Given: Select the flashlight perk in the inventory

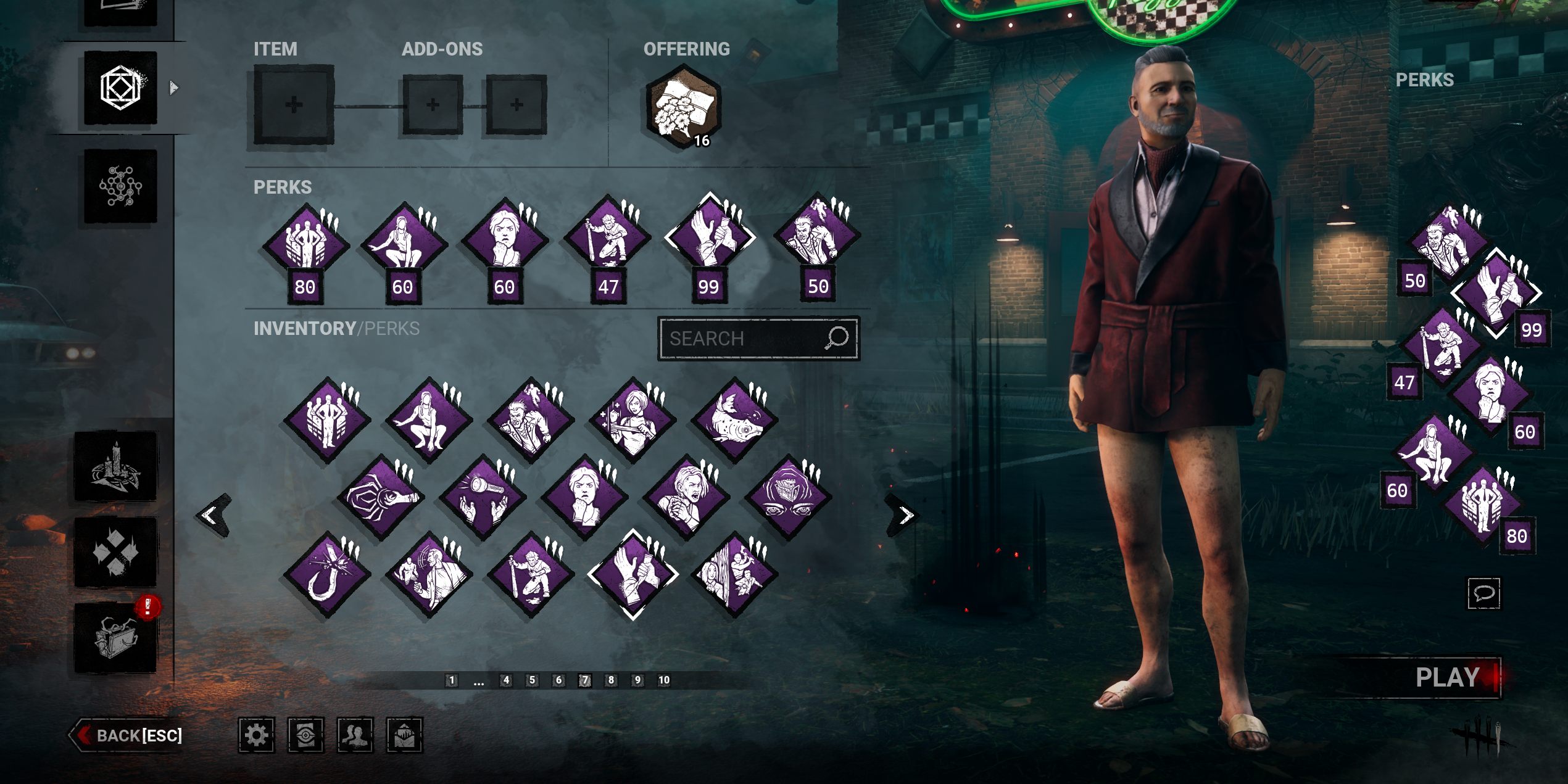Looking at the screenshot, I should pyautogui.click(x=484, y=502).
